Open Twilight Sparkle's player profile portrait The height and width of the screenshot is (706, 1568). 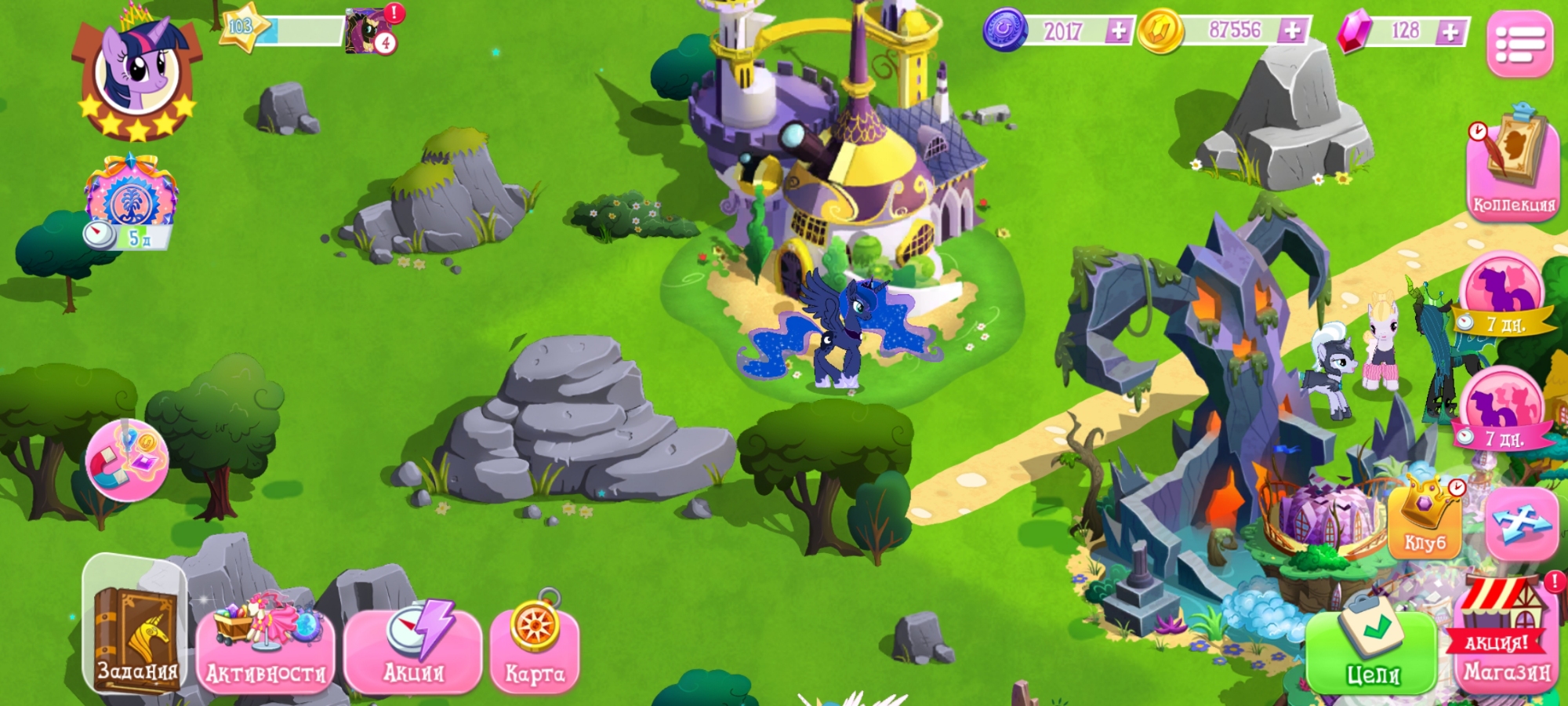137,75
